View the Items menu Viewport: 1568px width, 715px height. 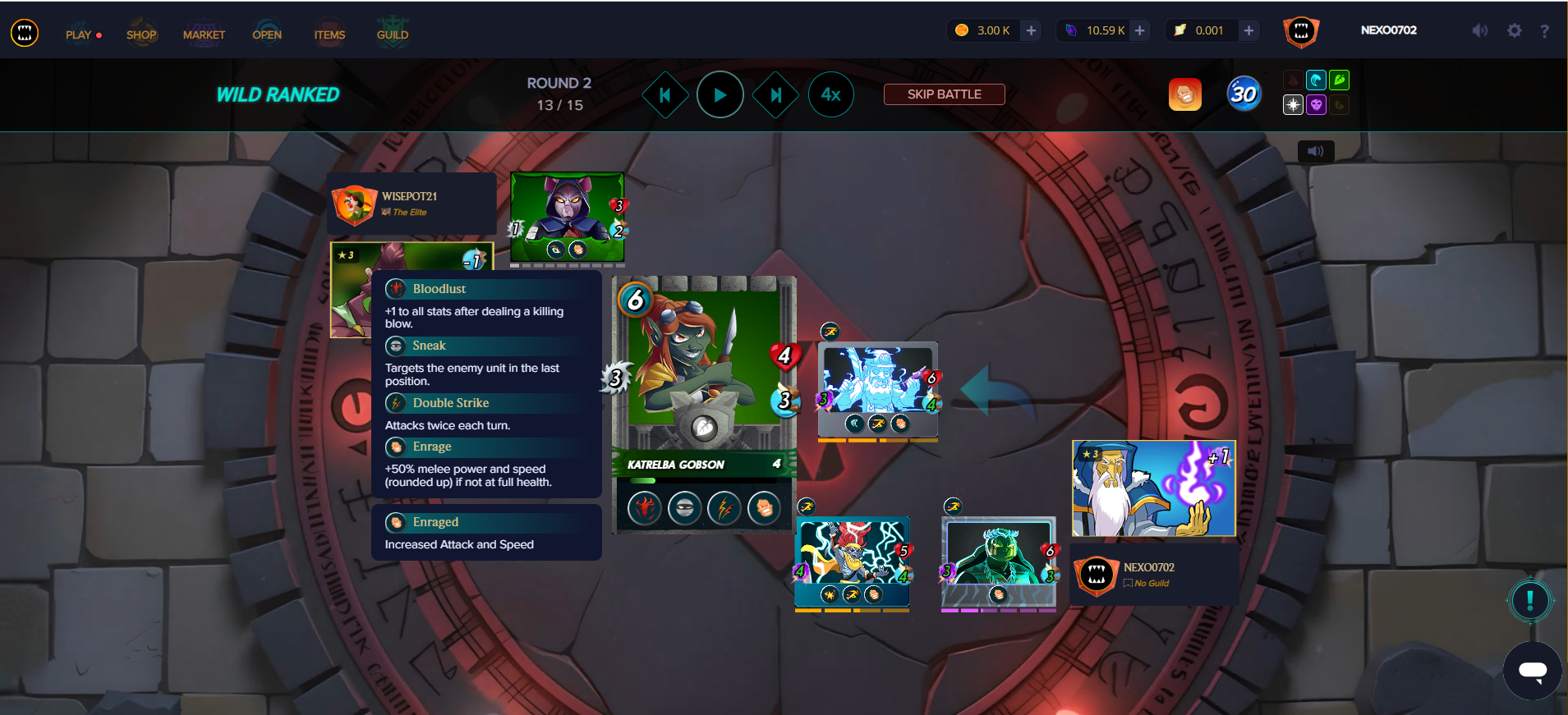pyautogui.click(x=329, y=34)
